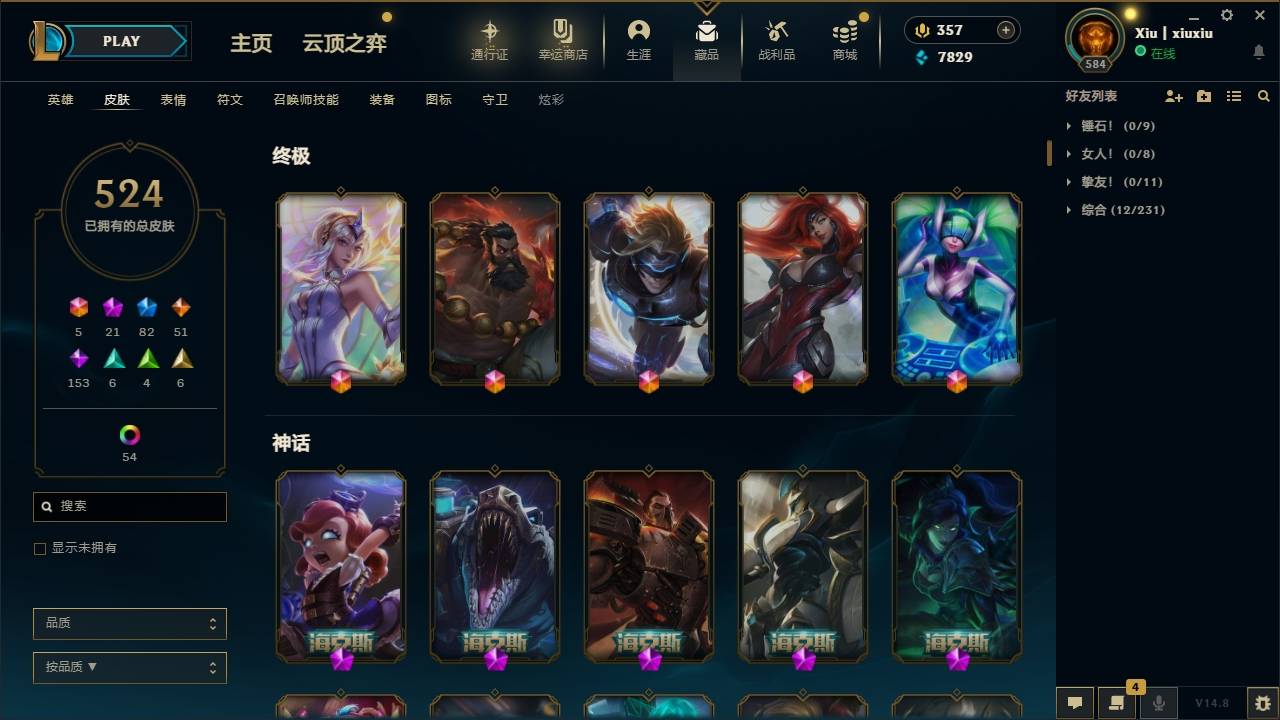This screenshot has height=720, width=1280.
Task: Click the PLAY button
Action: pos(121,41)
